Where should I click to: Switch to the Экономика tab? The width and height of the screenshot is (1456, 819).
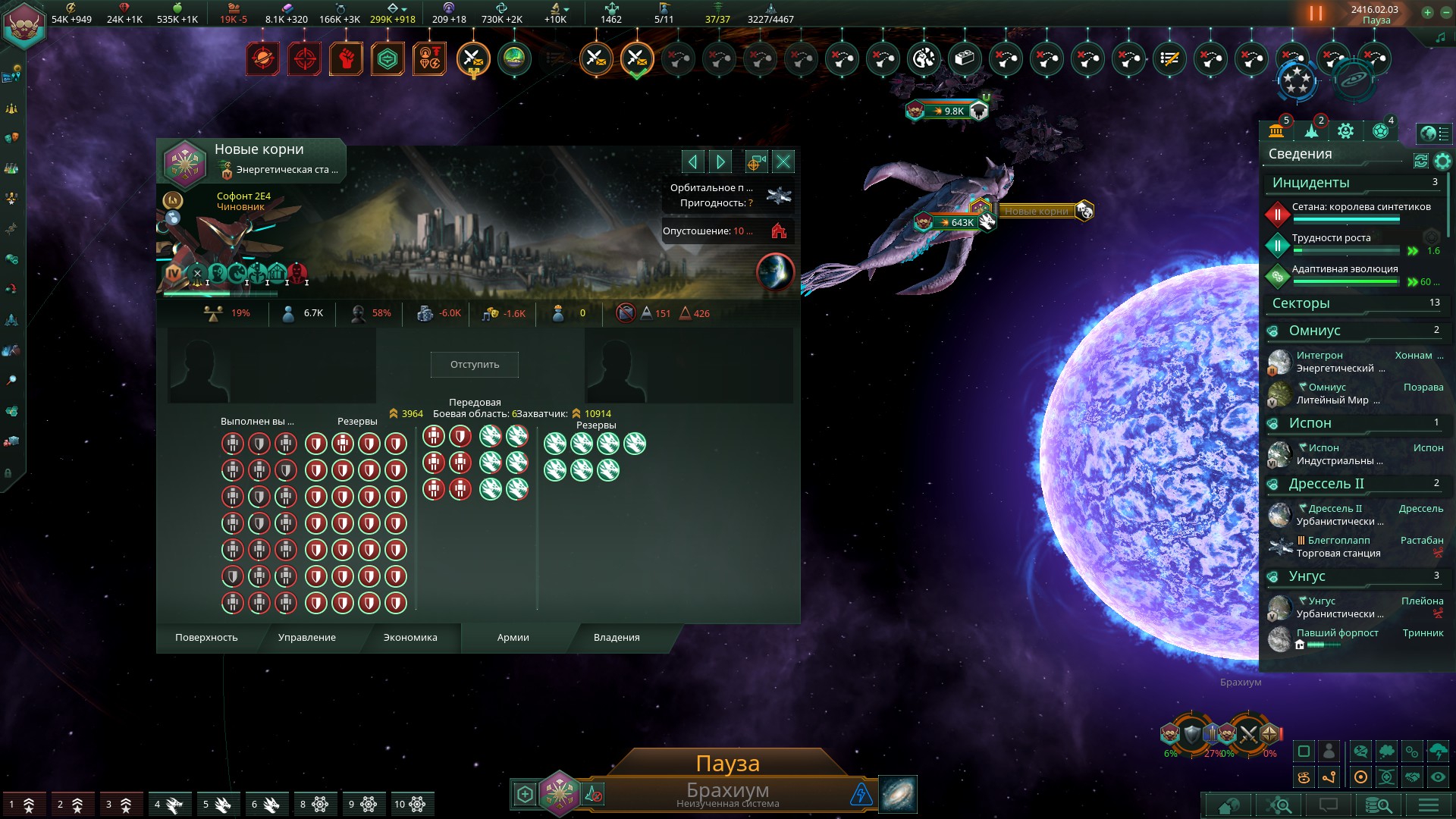pos(410,638)
